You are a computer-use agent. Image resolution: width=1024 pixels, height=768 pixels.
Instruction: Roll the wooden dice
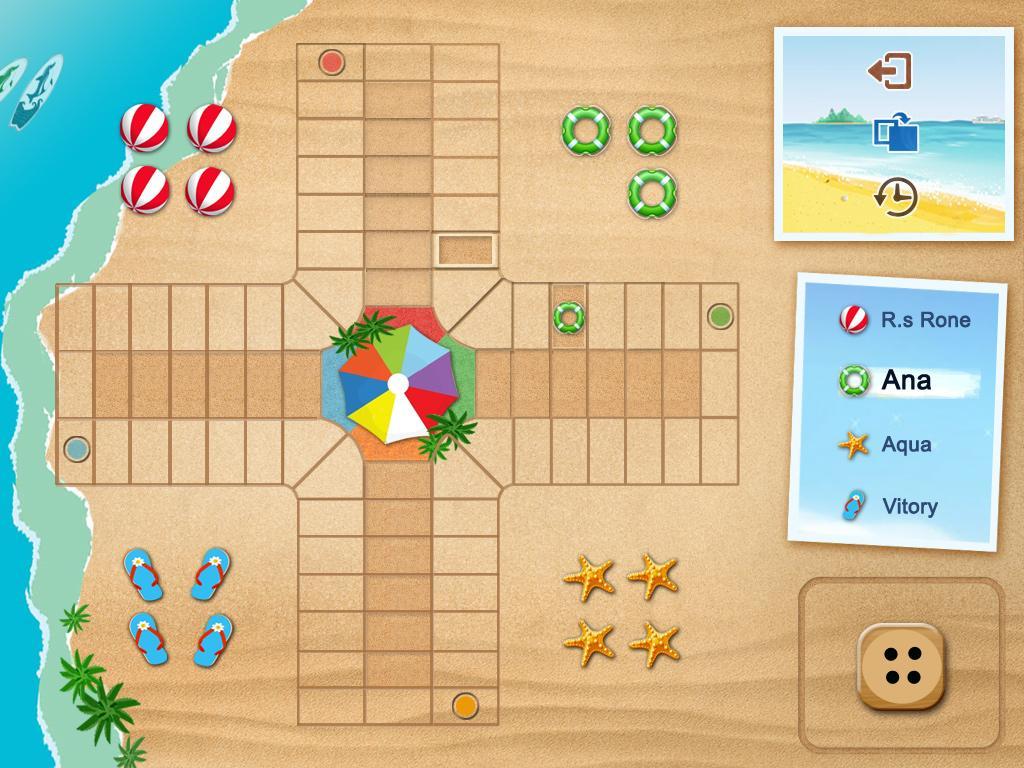(901, 666)
